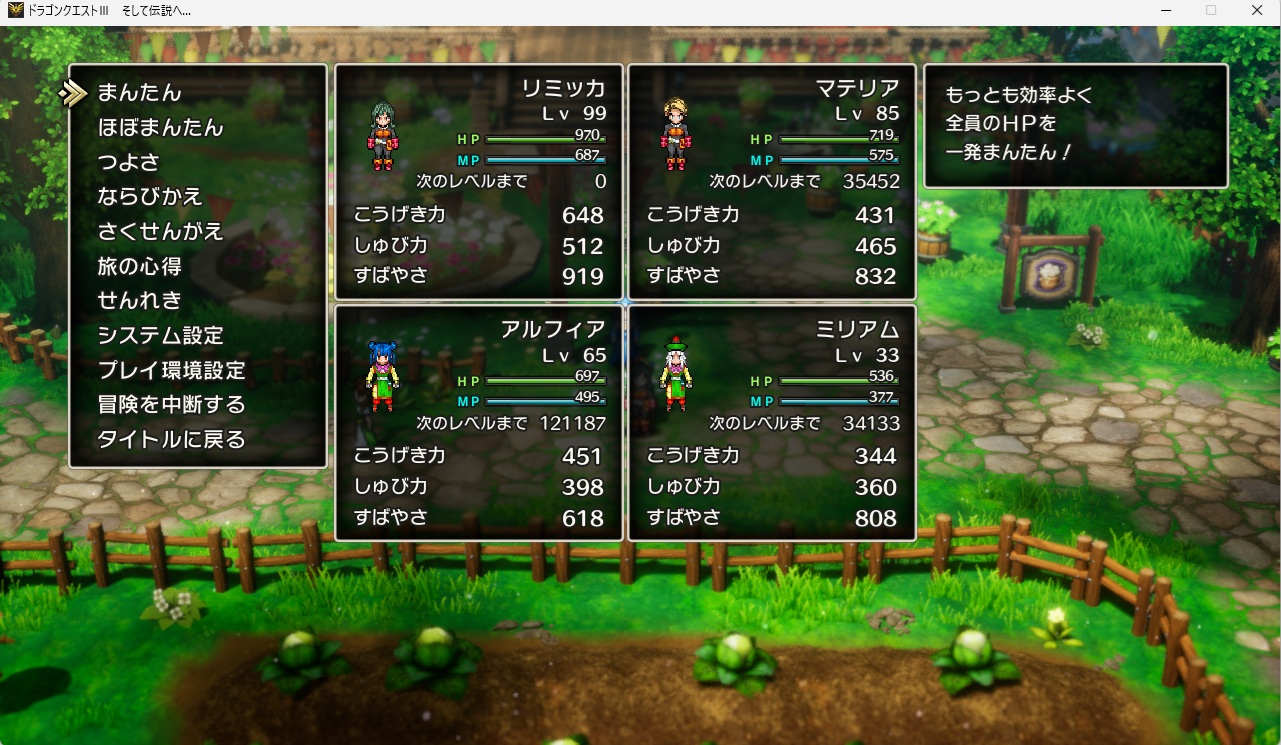Select the リミッカ character status panel
Screen dimensions: 1281x745
click(478, 182)
